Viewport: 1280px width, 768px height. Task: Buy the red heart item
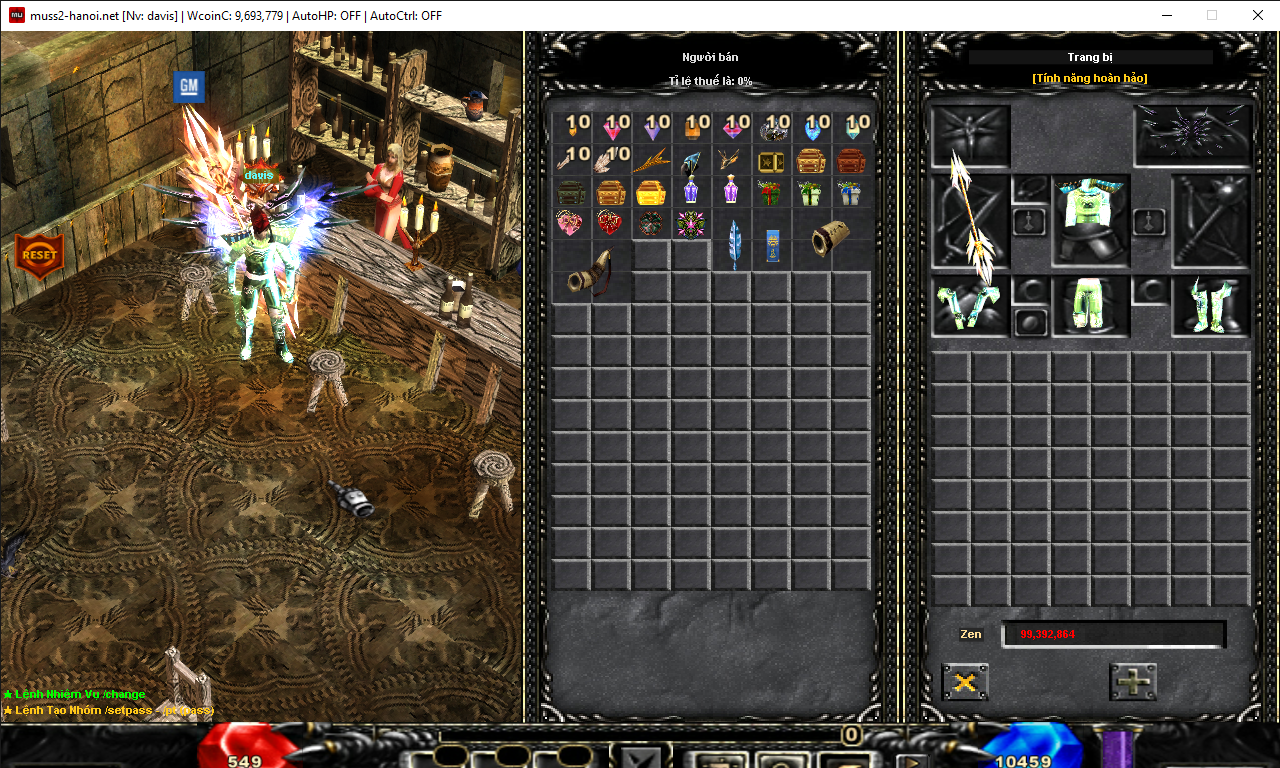point(610,222)
